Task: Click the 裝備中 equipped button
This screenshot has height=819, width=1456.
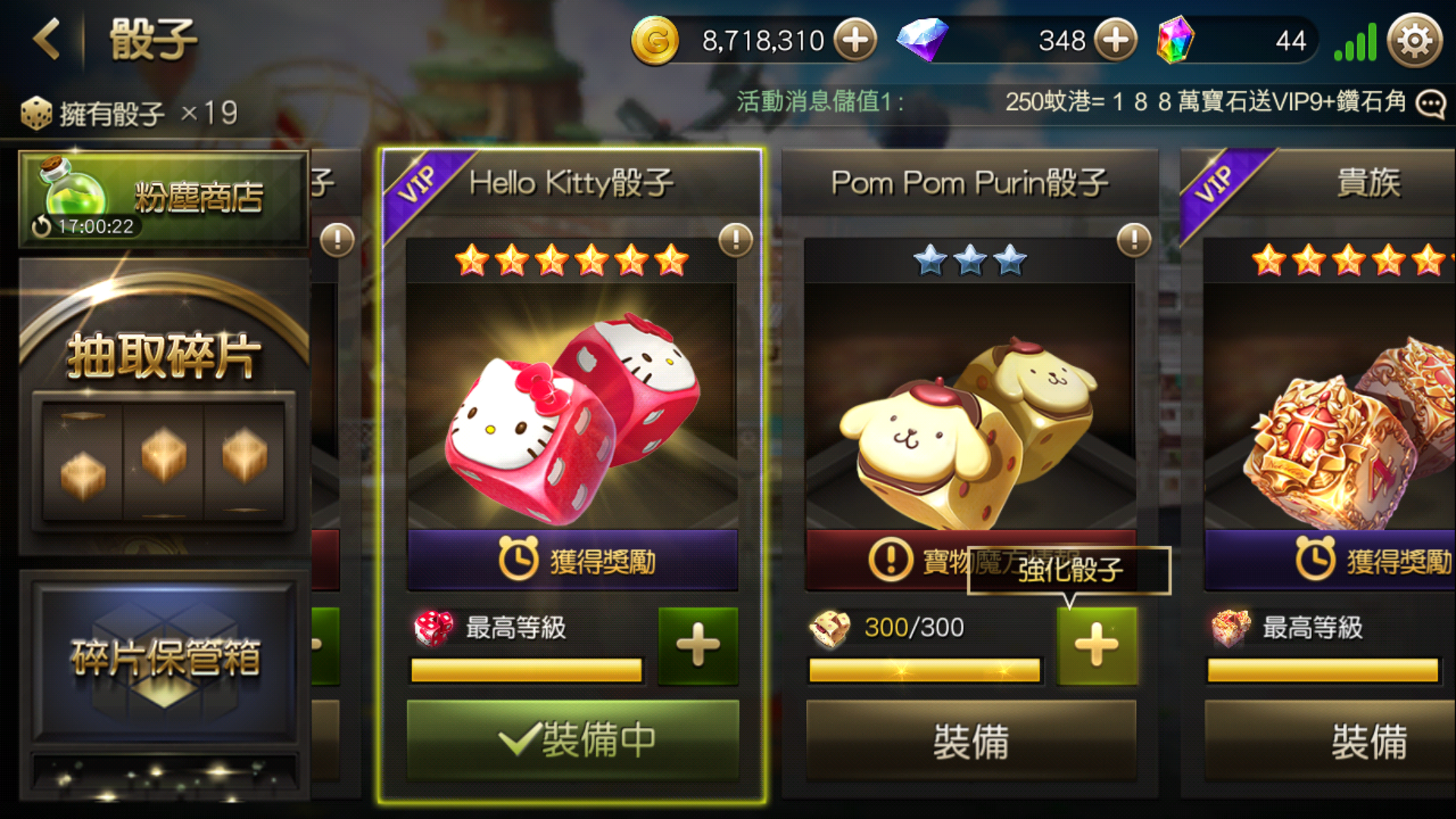Action: pyautogui.click(x=572, y=740)
